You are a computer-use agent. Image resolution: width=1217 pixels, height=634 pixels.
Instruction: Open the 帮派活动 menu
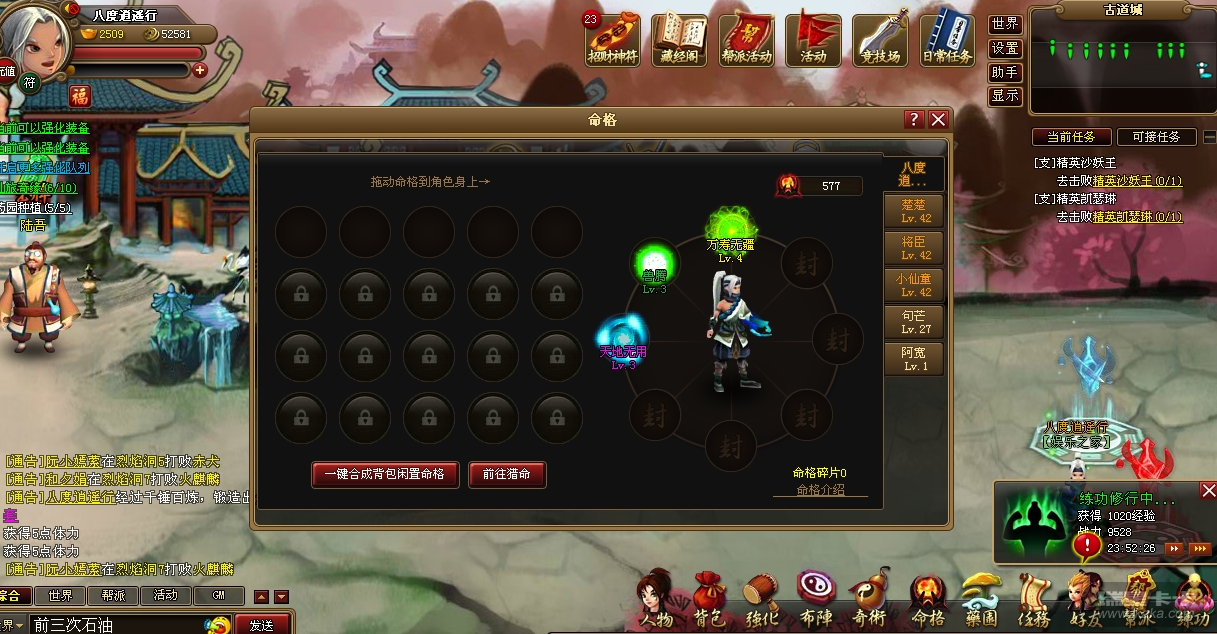point(747,39)
